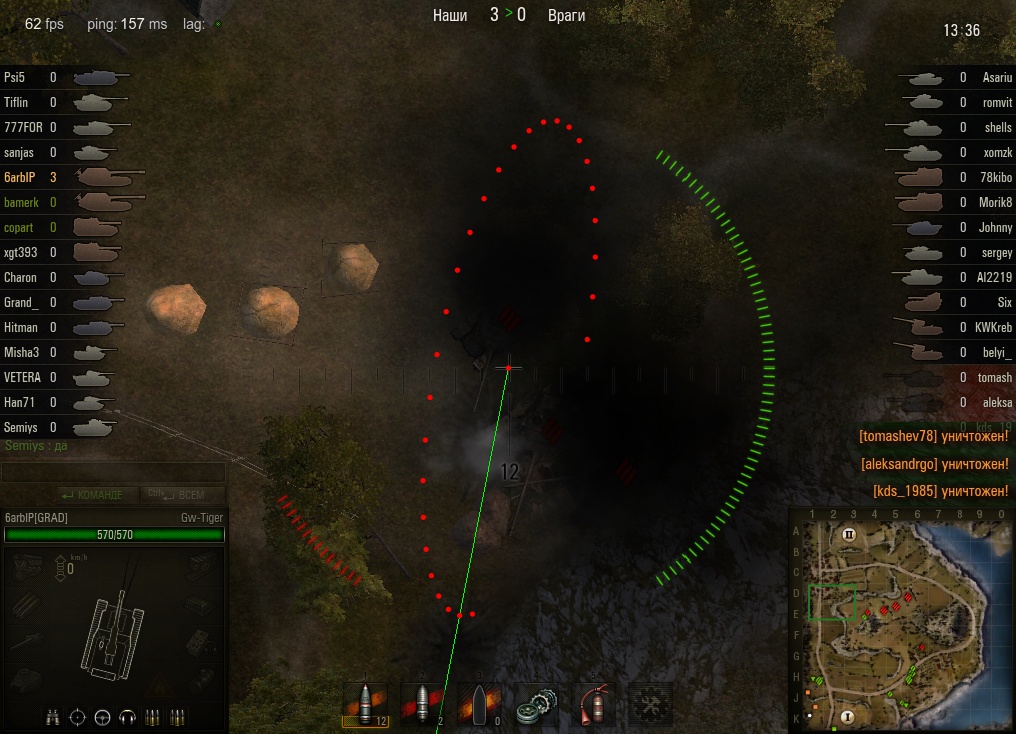Click allied base marker I on minimap
The image size is (1016, 734).
(848, 716)
